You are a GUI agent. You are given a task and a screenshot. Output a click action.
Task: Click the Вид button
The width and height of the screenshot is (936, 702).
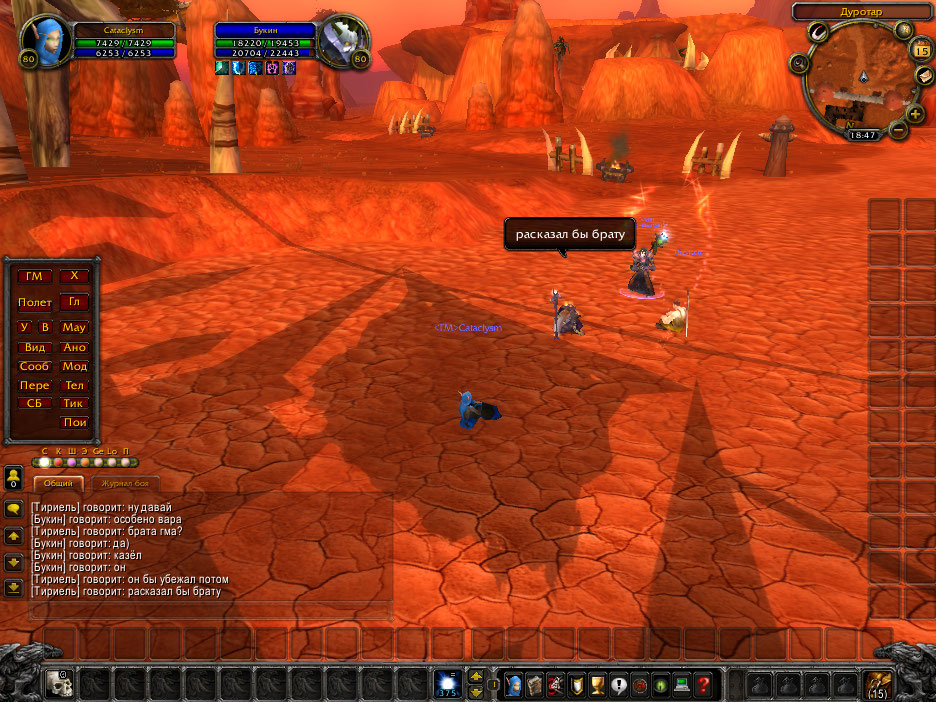[x=35, y=347]
